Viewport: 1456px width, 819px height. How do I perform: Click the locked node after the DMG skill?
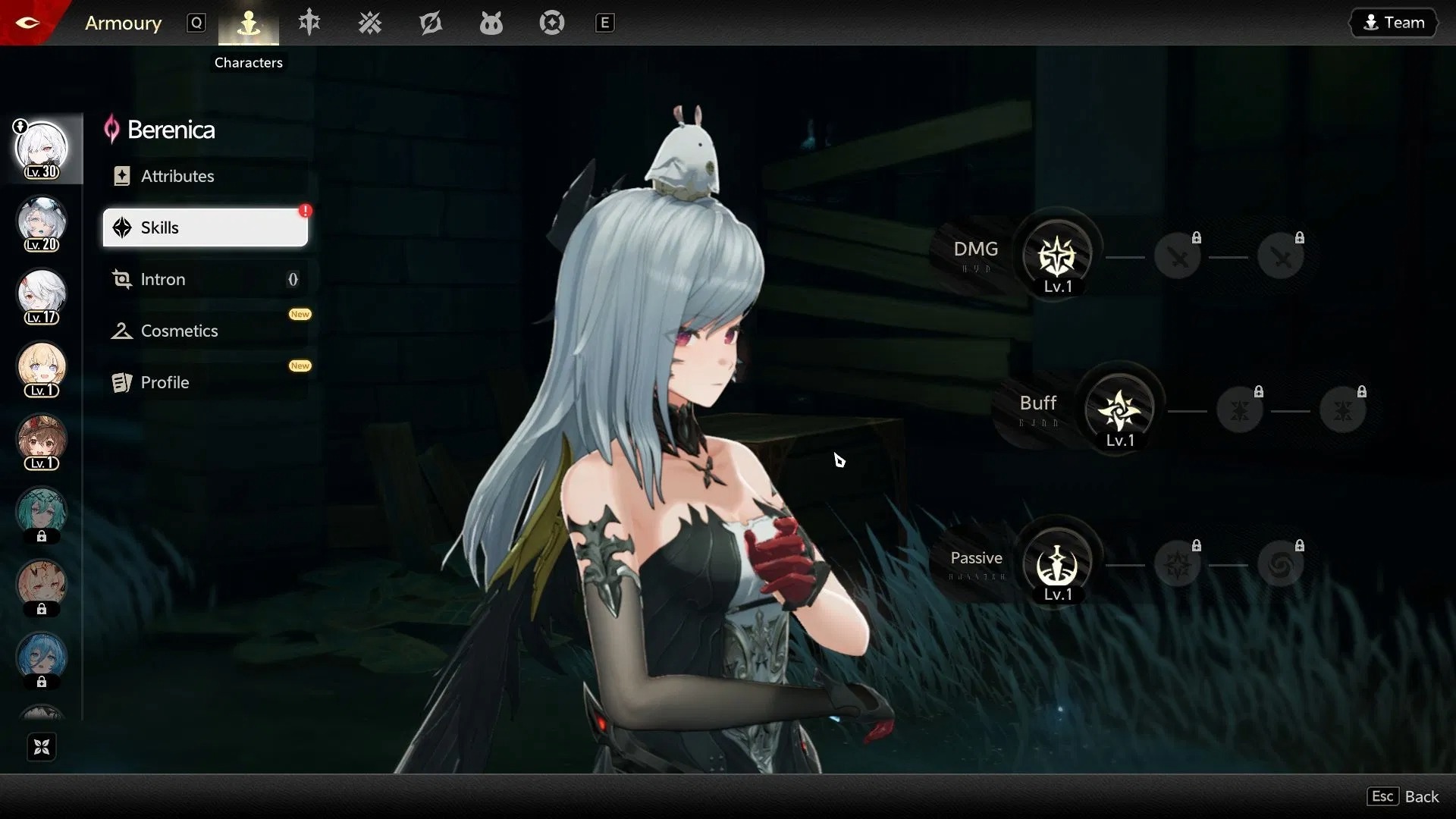1178,256
